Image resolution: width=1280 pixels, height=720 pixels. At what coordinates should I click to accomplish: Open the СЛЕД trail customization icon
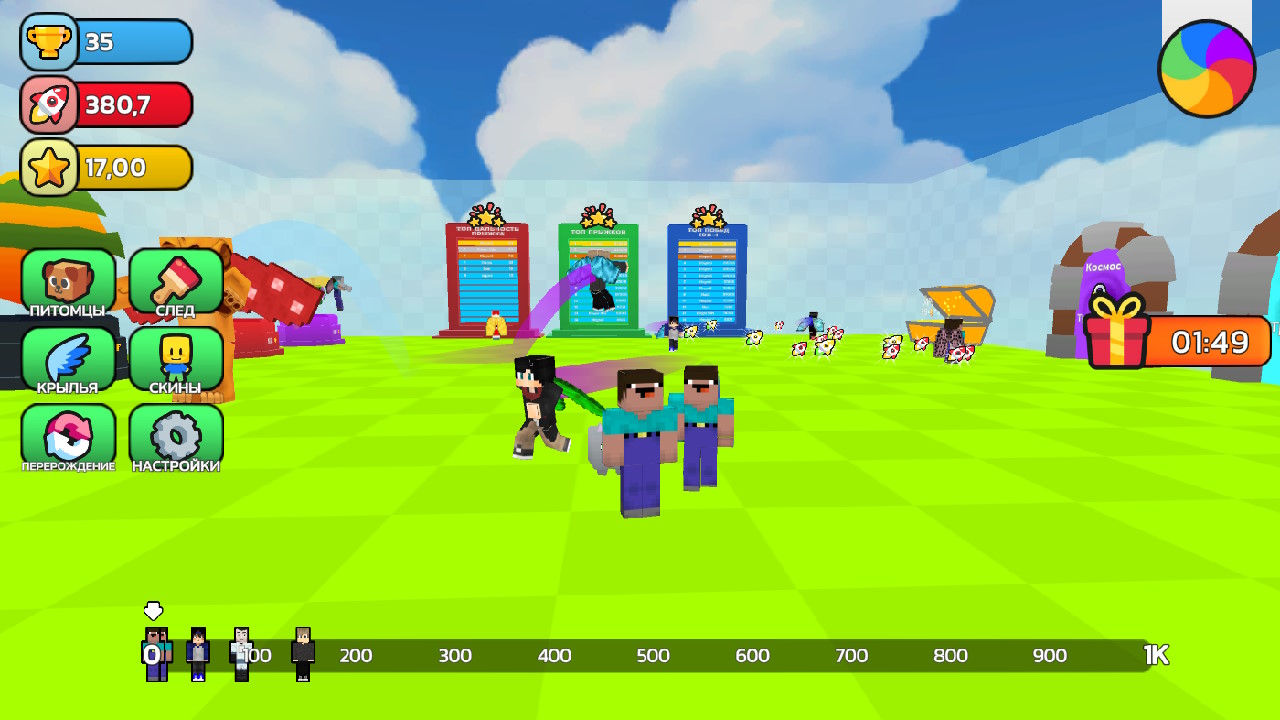(x=176, y=280)
